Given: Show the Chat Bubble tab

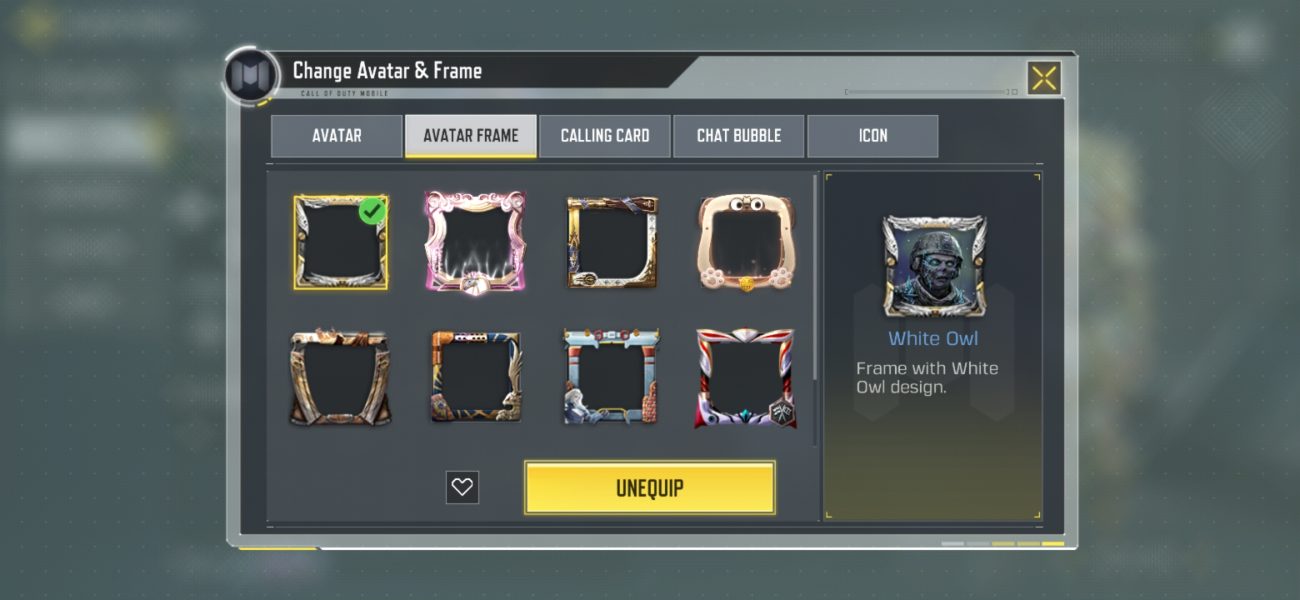Looking at the screenshot, I should [x=739, y=136].
